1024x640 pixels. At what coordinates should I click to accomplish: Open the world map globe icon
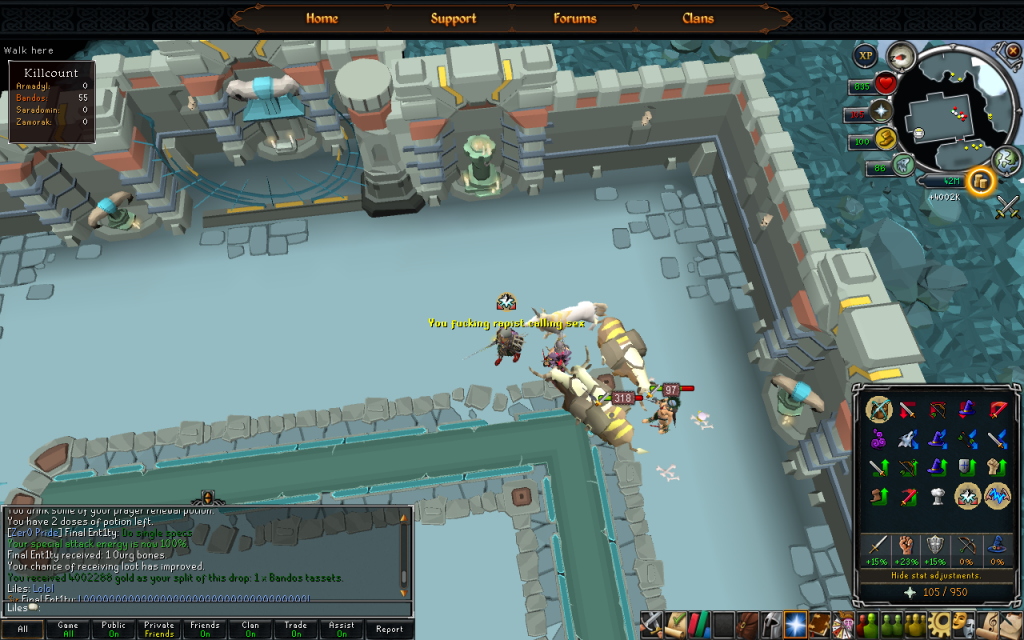tap(1006, 158)
